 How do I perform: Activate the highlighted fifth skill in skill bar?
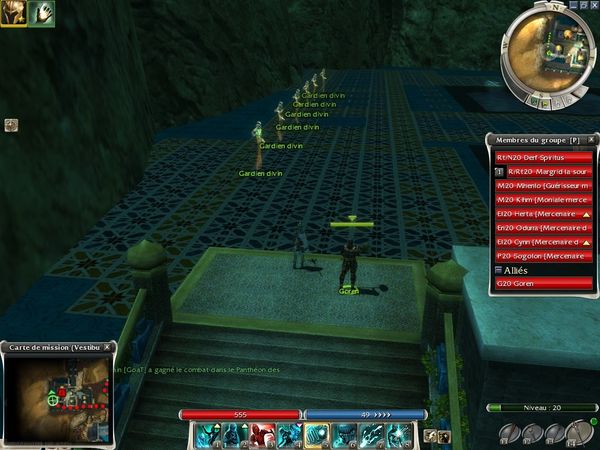pyautogui.click(x=316, y=434)
